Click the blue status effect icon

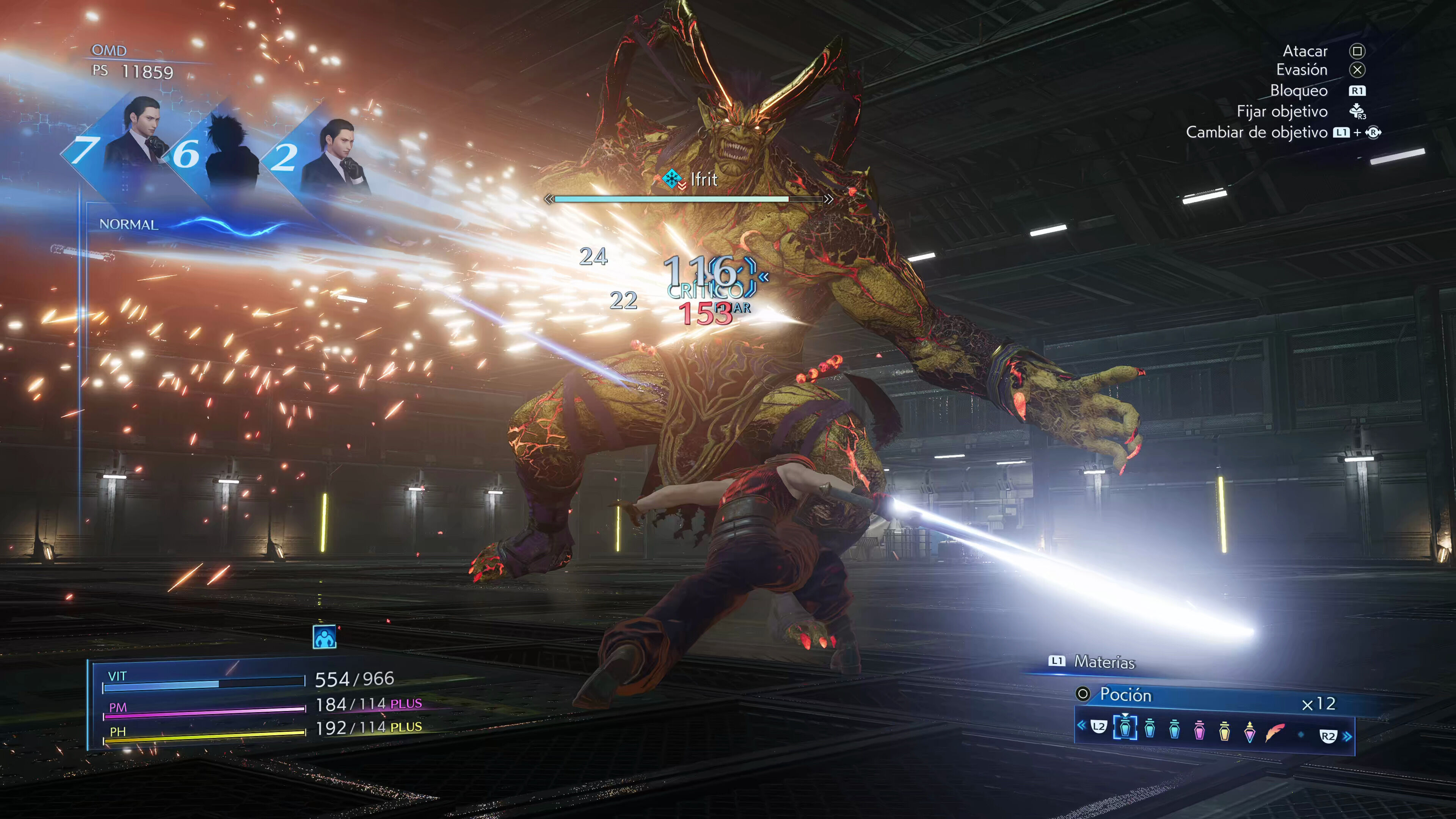[x=325, y=637]
